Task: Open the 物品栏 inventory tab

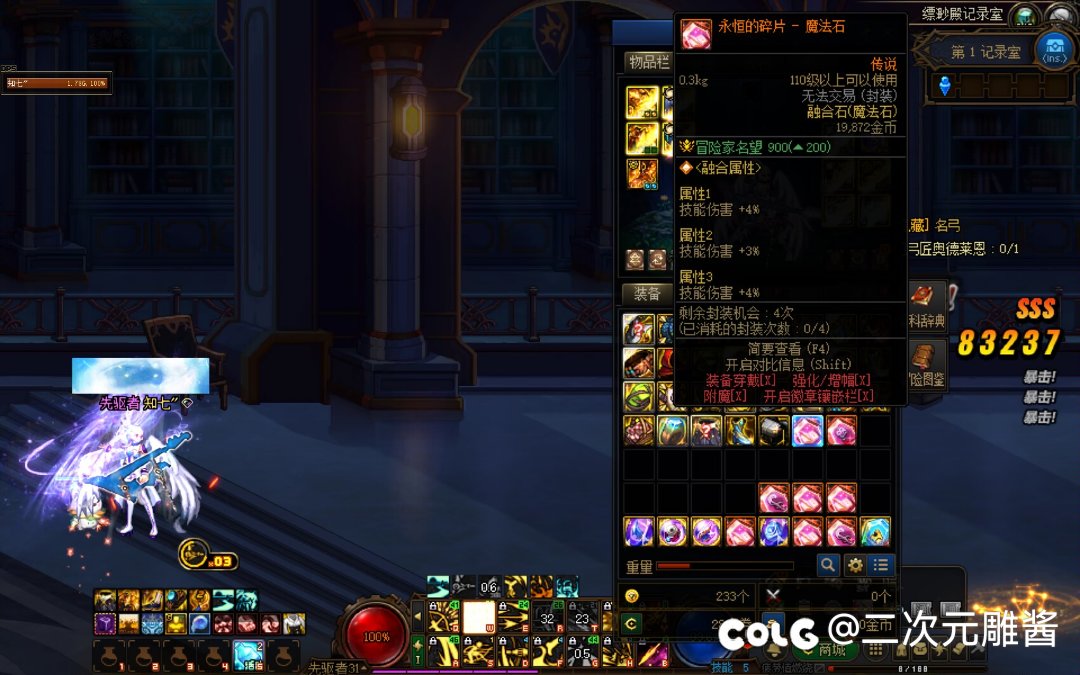Action: (647, 62)
